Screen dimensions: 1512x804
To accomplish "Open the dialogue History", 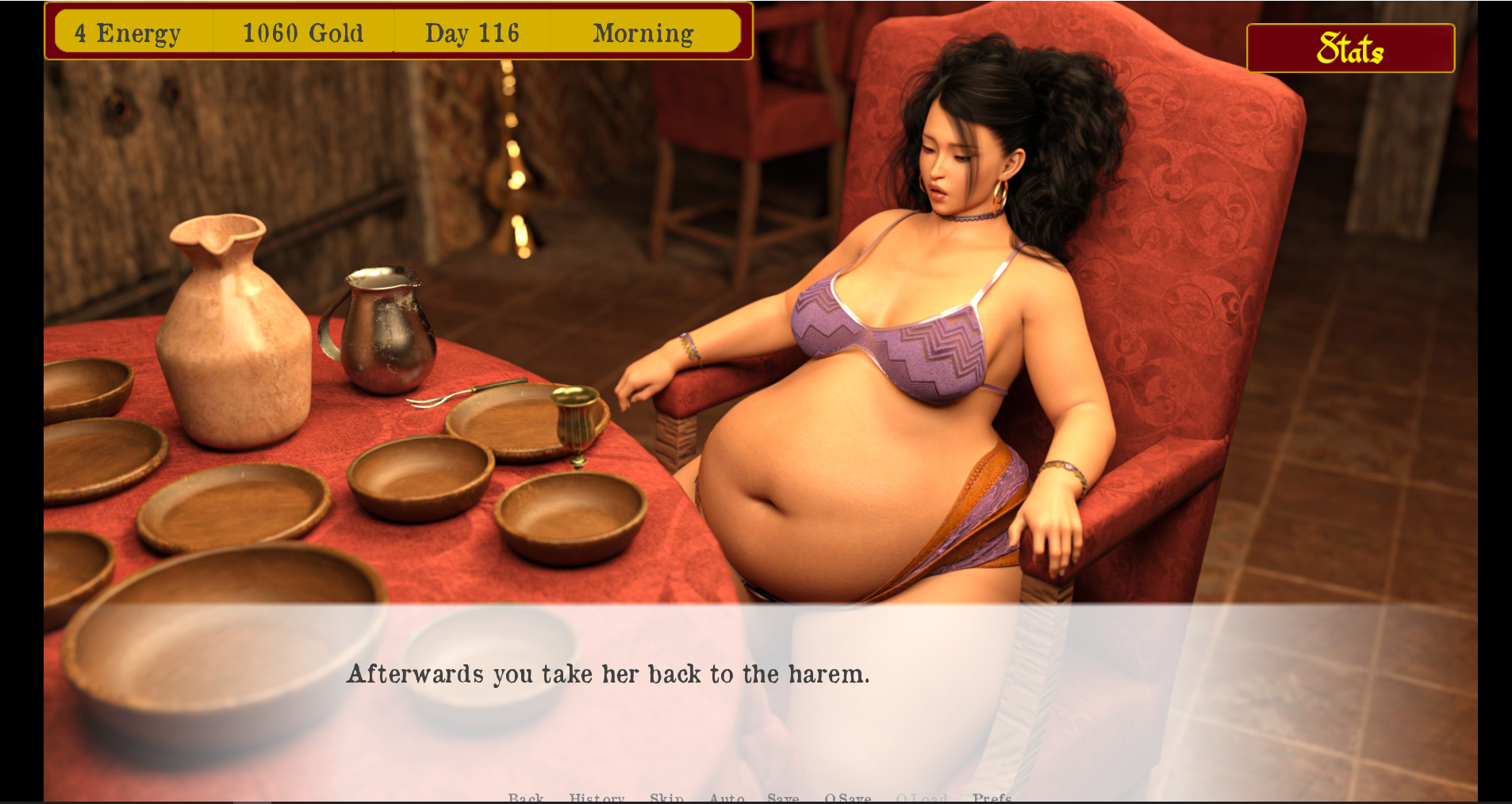I will [597, 797].
